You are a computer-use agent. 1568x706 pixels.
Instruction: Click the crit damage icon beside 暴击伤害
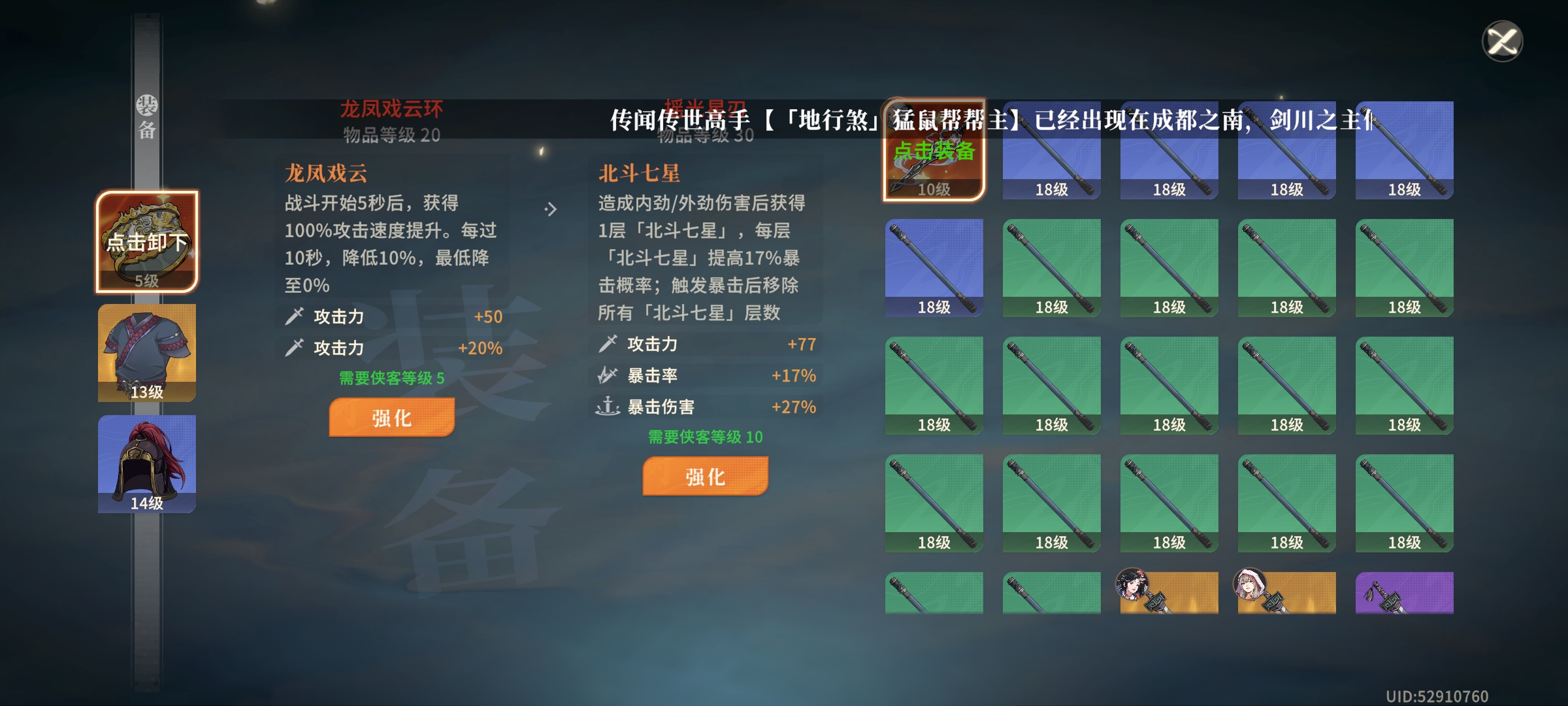609,407
